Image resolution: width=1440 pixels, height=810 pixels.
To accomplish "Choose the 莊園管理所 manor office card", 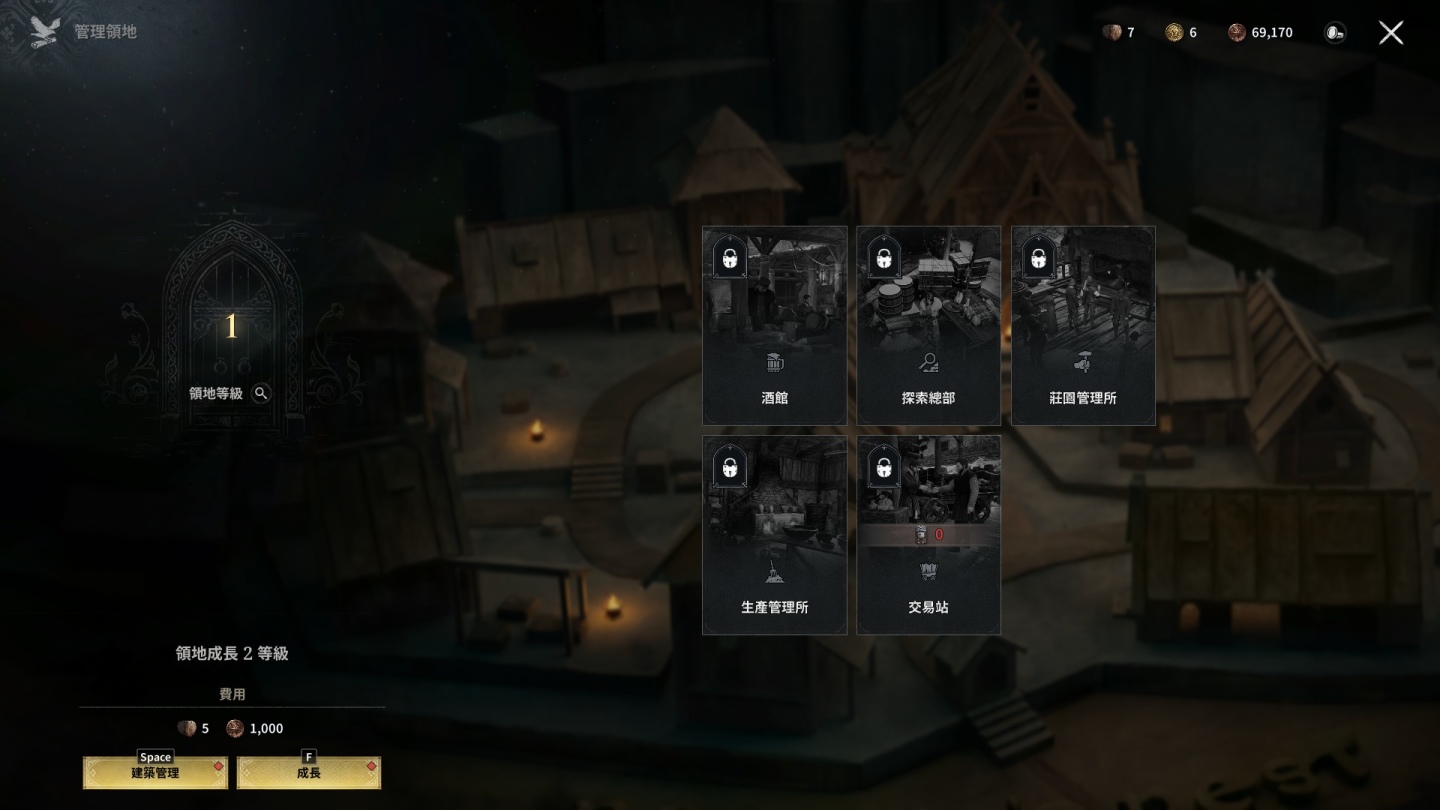I will (x=1083, y=326).
